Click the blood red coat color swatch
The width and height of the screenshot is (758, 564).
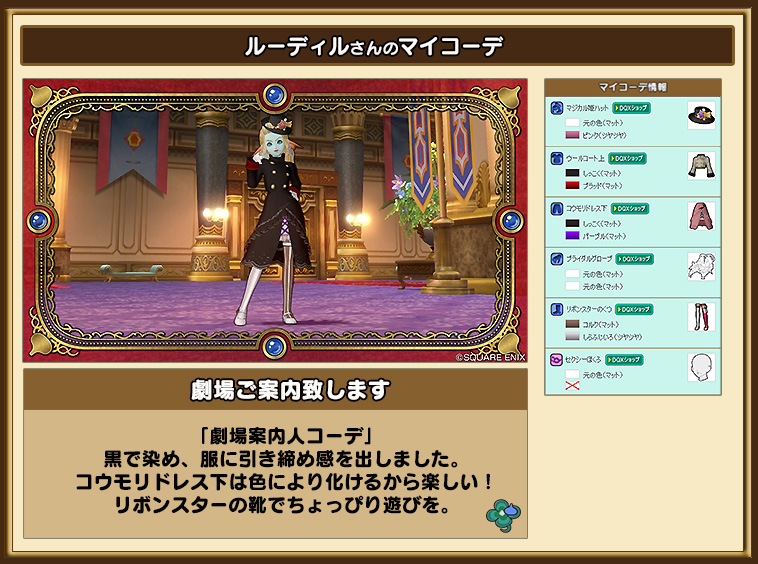[x=572, y=185]
